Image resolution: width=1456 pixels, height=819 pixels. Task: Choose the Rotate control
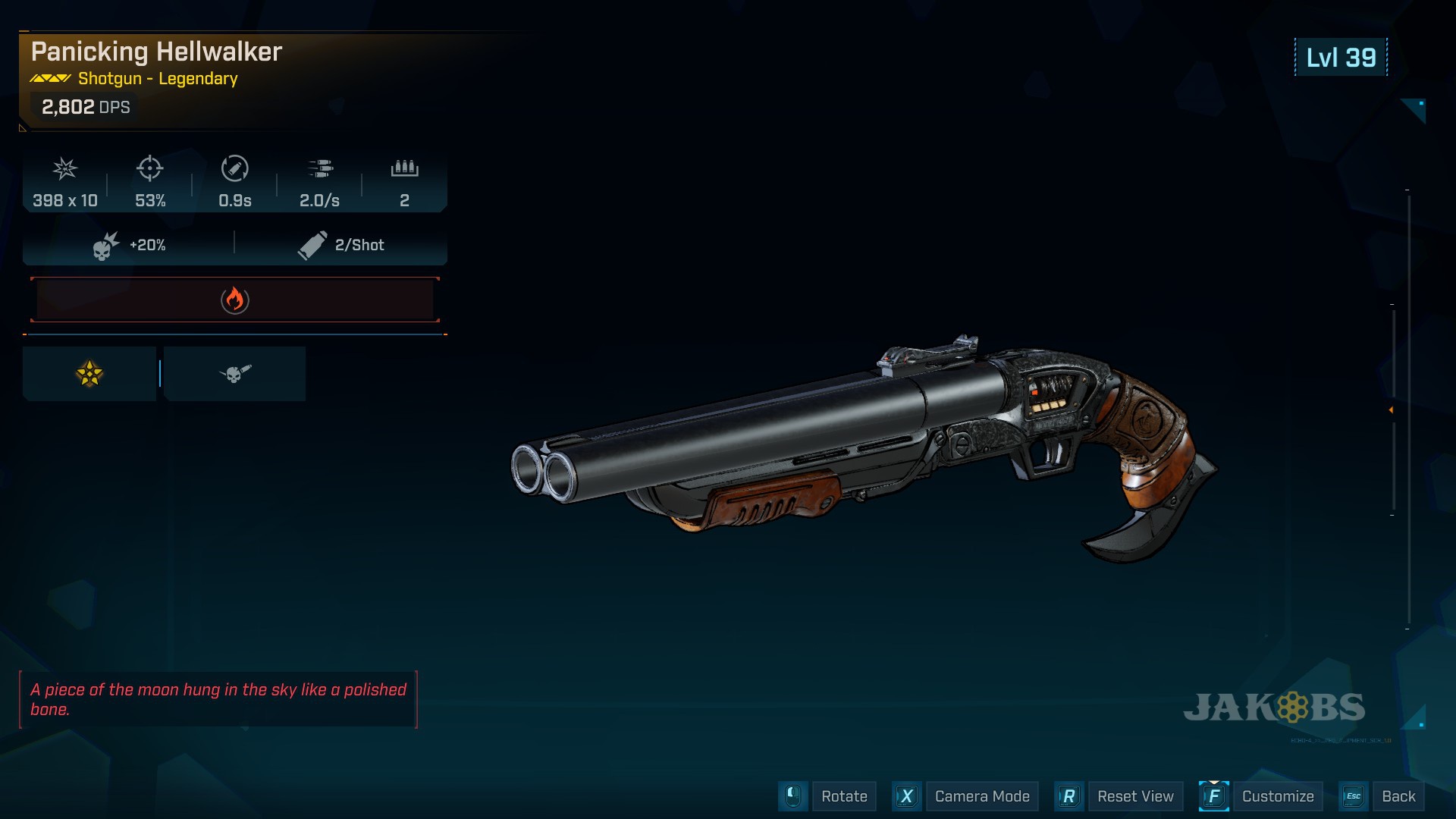(843, 796)
